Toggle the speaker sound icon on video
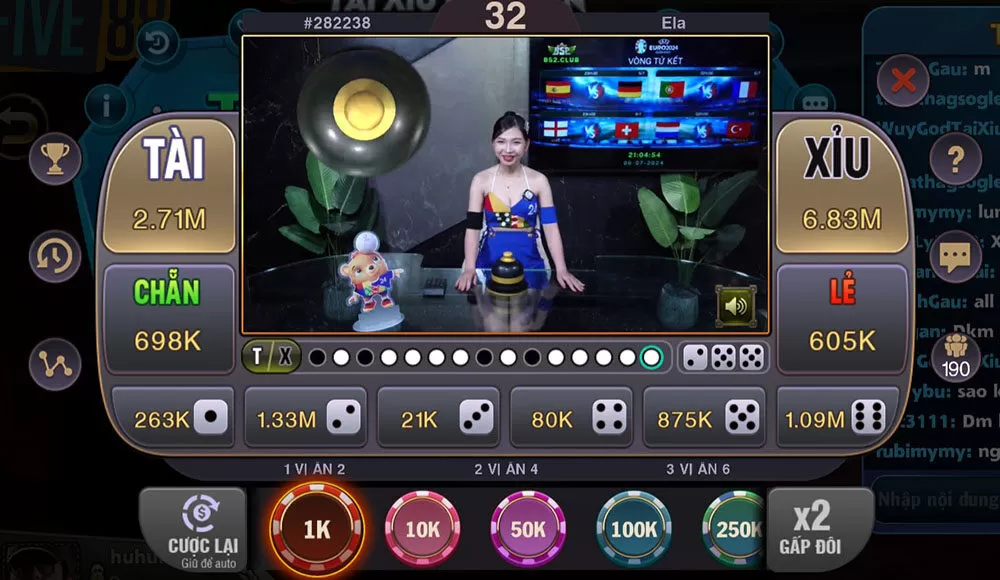 pos(736,306)
